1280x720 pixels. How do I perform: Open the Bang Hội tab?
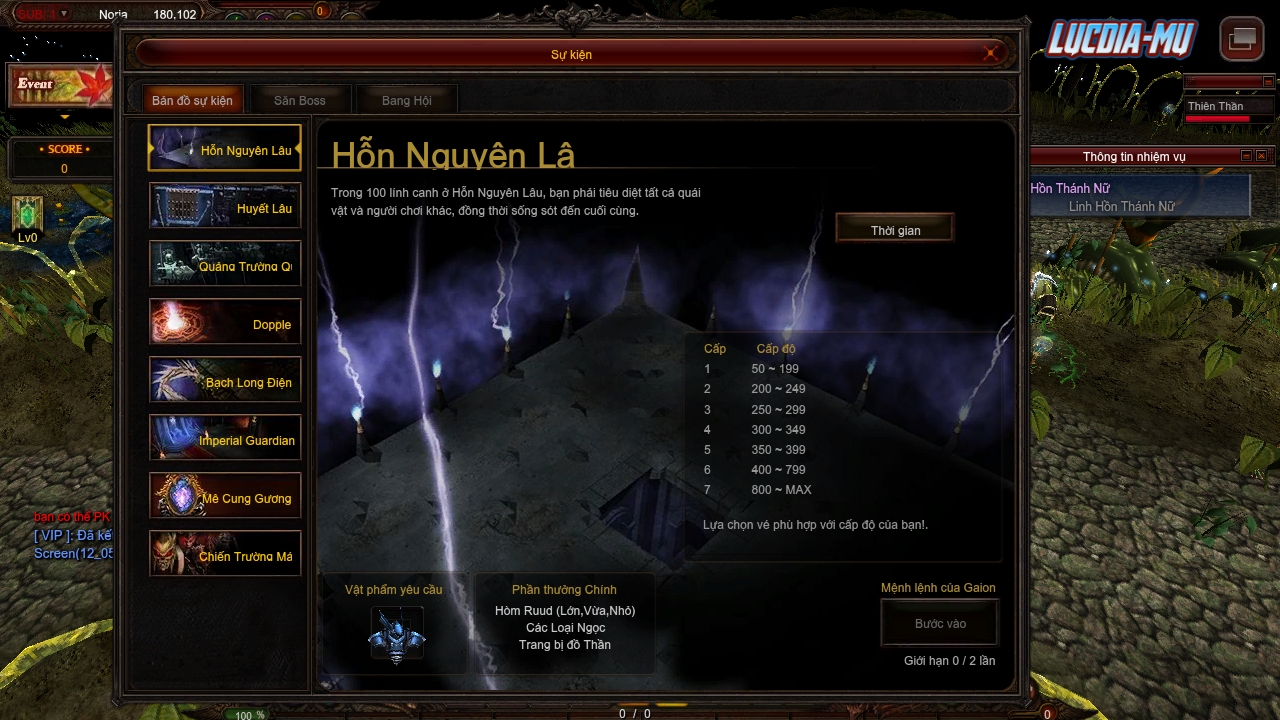pyautogui.click(x=406, y=99)
